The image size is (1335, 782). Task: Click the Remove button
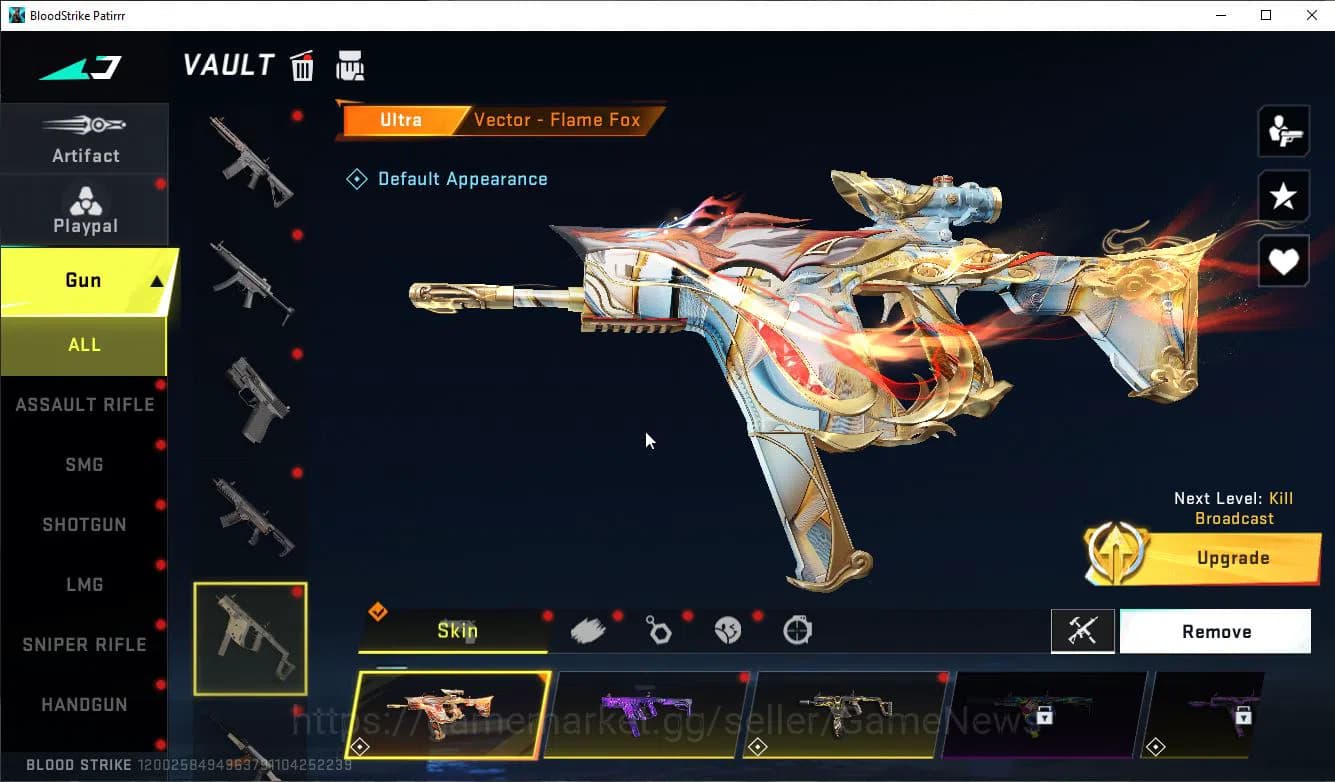click(x=1216, y=631)
